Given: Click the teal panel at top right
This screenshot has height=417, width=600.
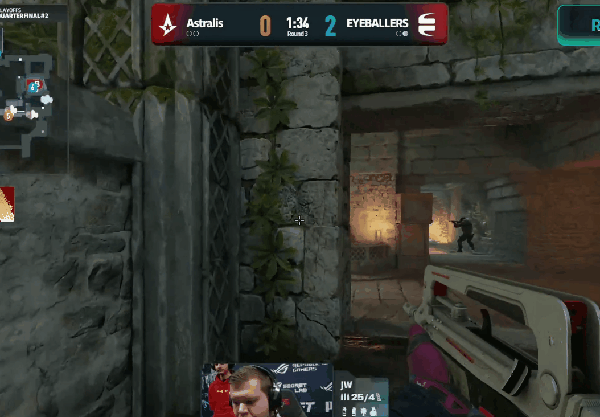Looking at the screenshot, I should [x=579, y=25].
